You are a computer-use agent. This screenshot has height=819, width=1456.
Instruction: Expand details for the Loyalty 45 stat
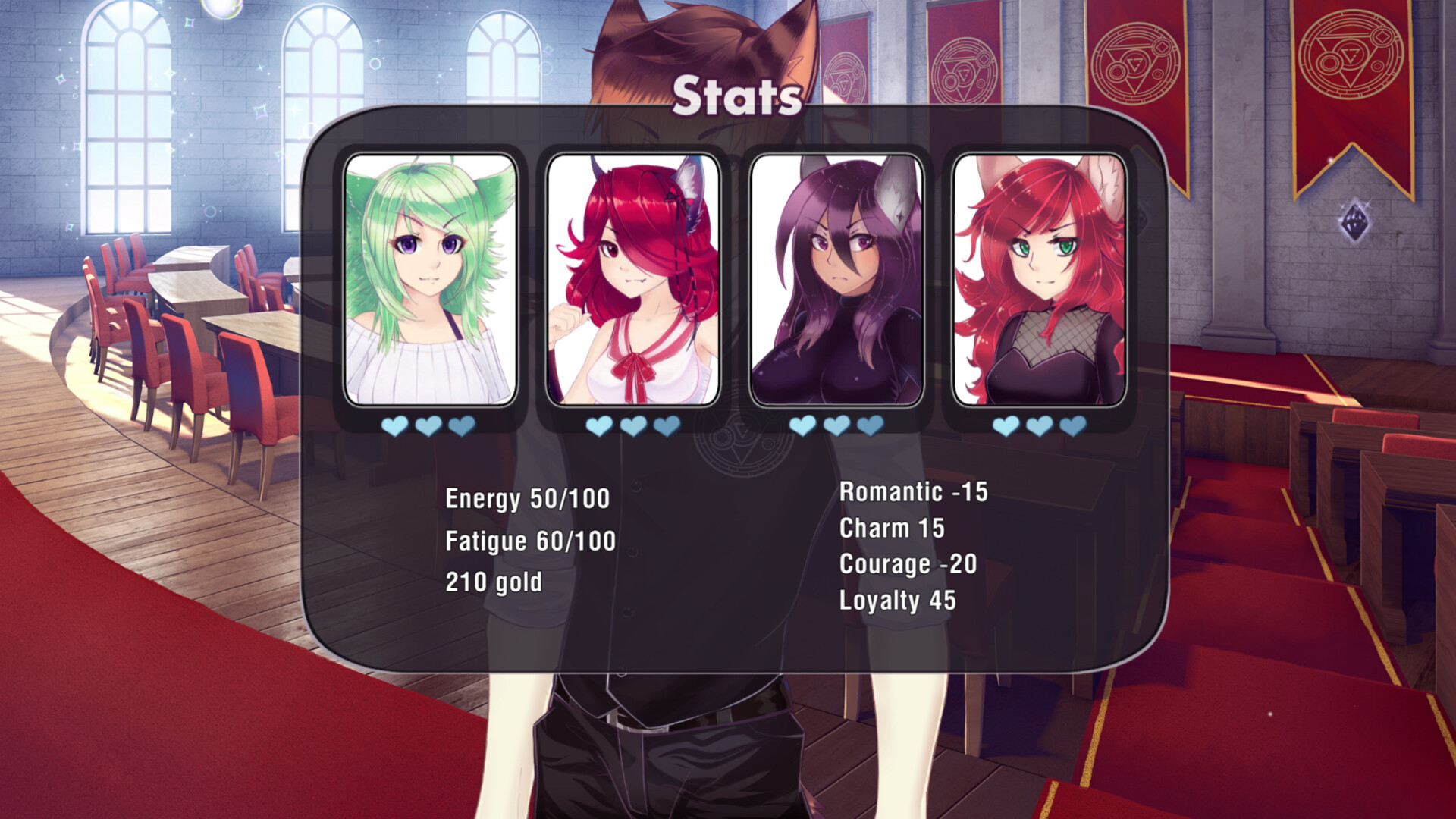click(x=898, y=601)
